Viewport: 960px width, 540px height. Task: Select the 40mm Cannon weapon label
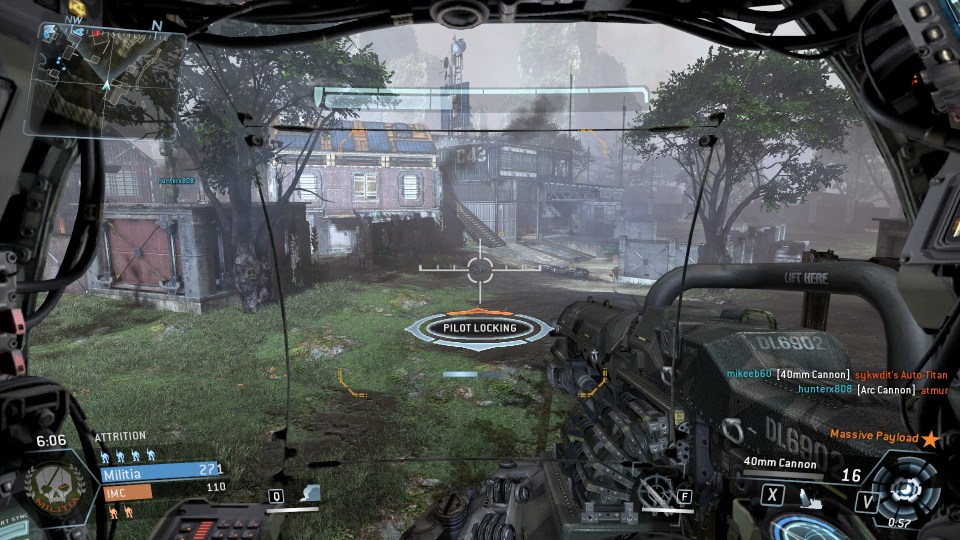(780, 462)
